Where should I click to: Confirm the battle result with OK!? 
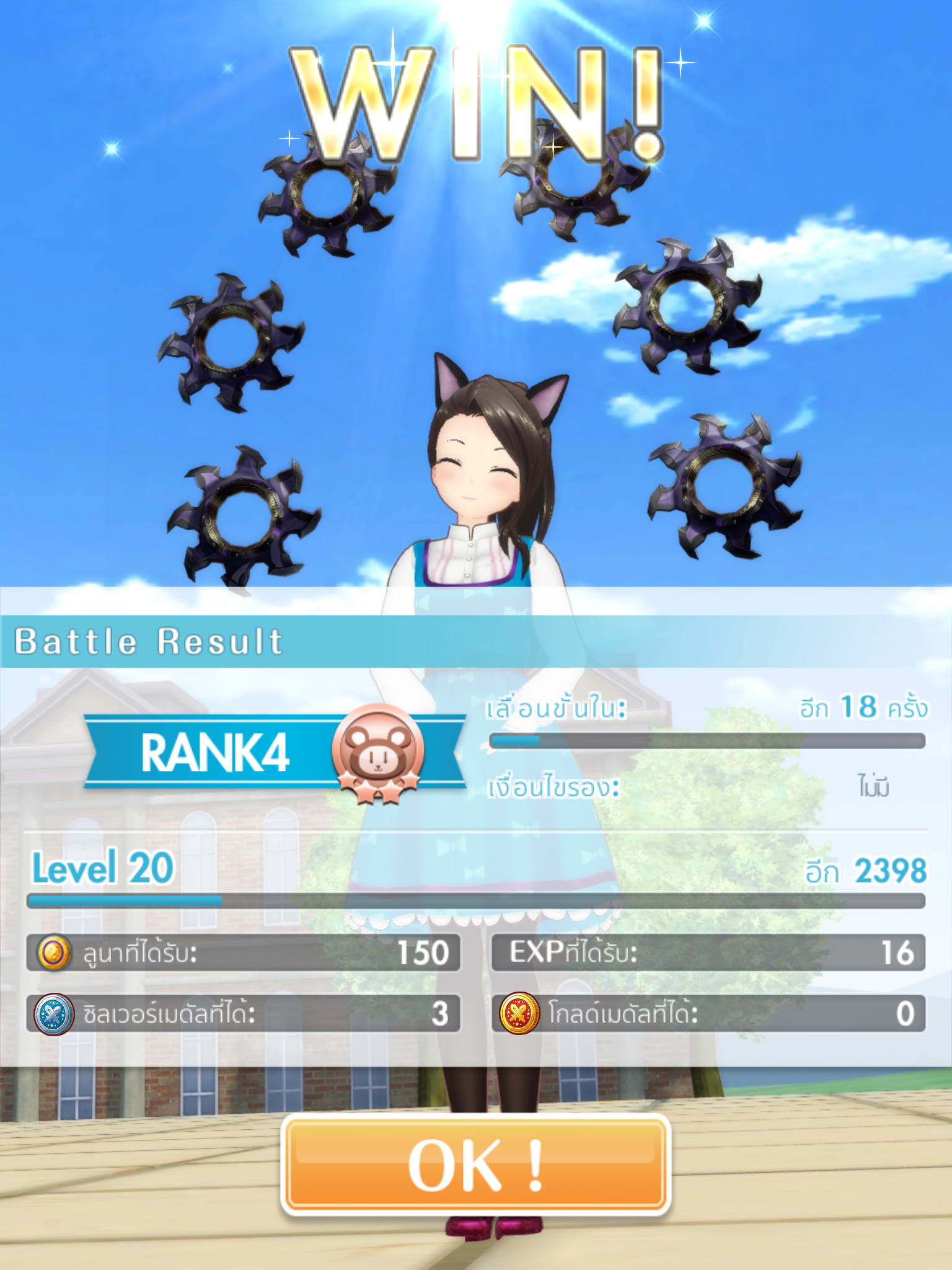[475, 1165]
